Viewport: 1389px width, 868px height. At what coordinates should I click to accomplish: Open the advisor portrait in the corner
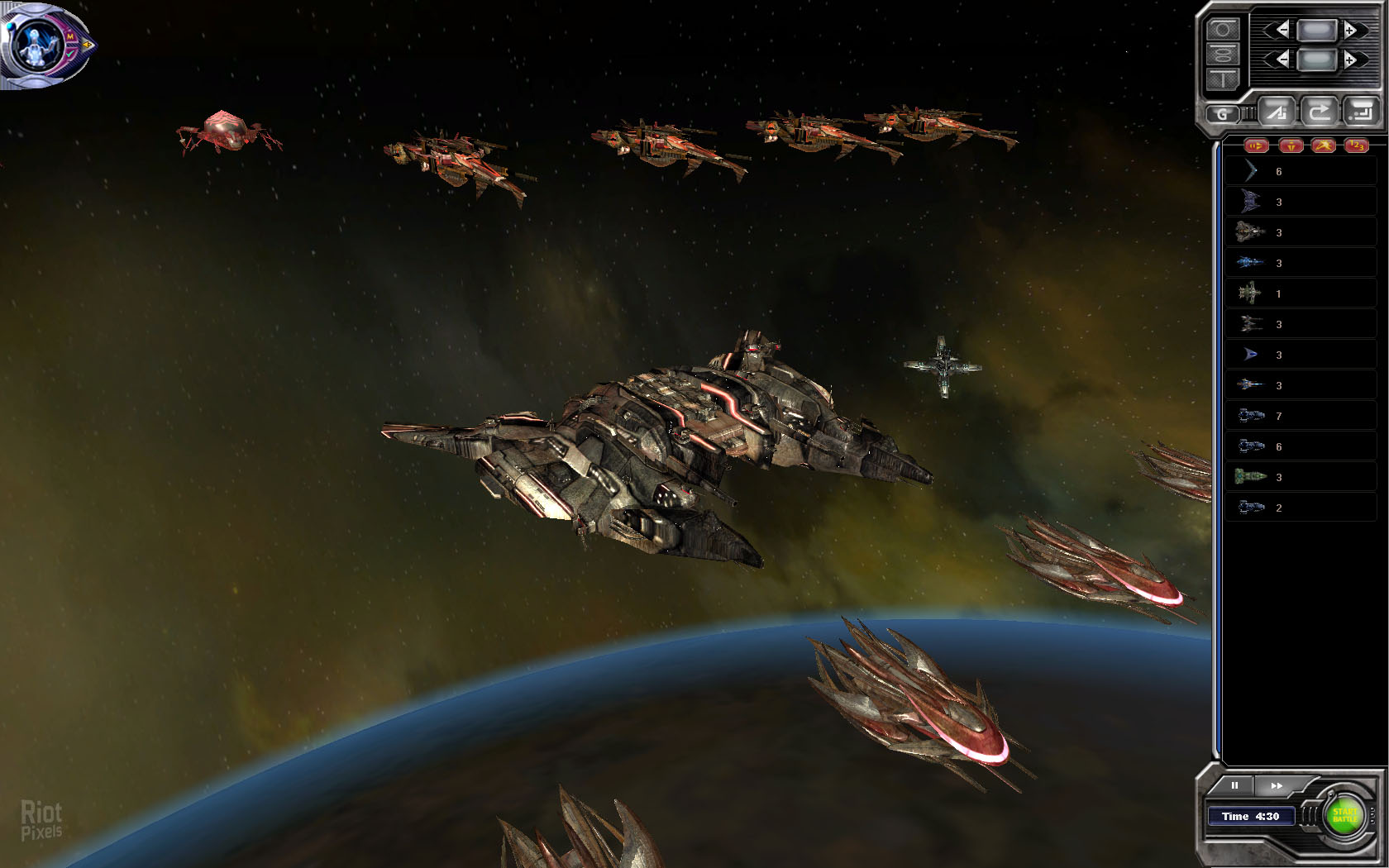click(x=37, y=44)
